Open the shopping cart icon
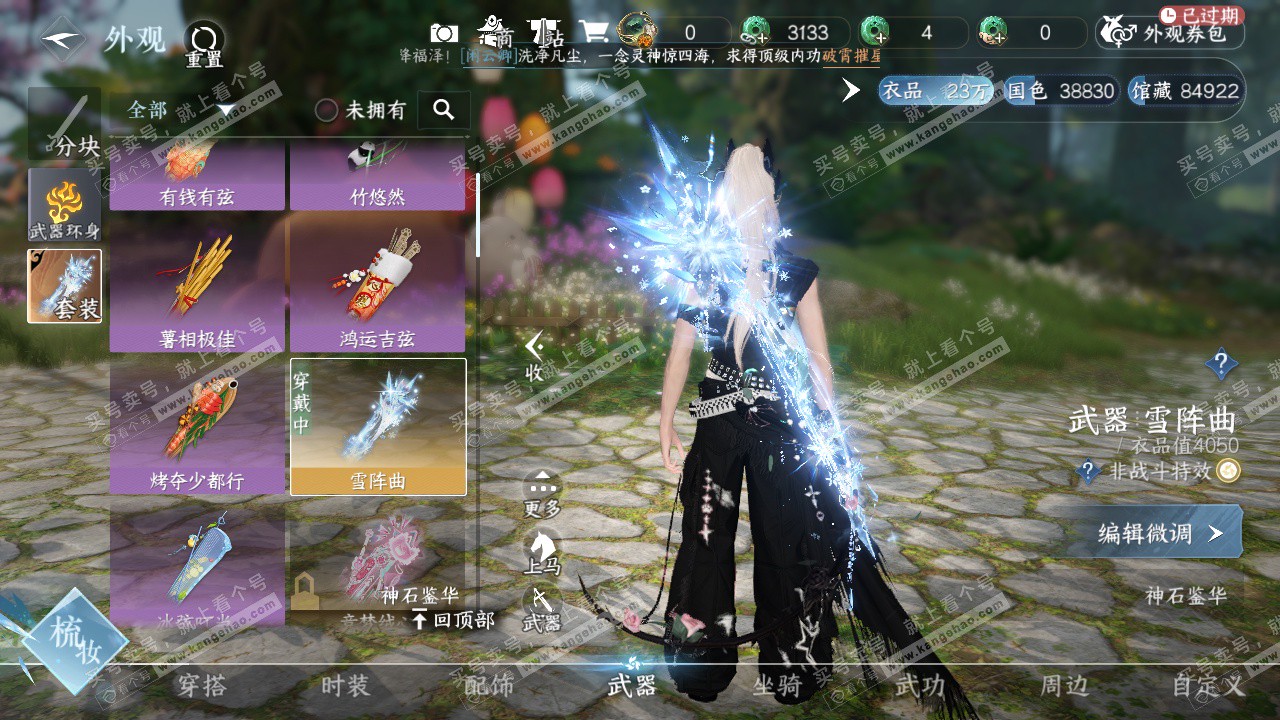The width and height of the screenshot is (1280, 720). [x=595, y=31]
